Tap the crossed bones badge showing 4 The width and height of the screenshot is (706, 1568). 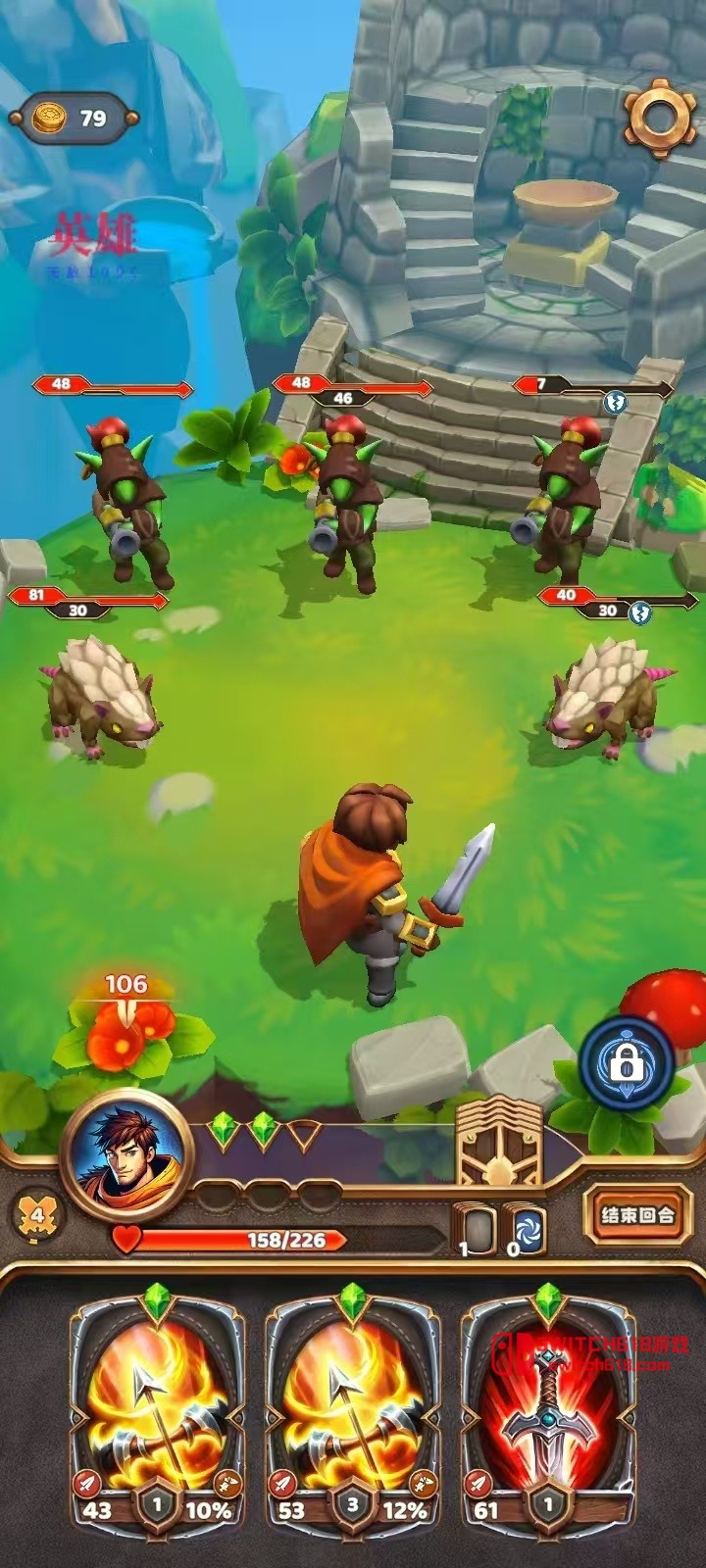click(x=37, y=1216)
